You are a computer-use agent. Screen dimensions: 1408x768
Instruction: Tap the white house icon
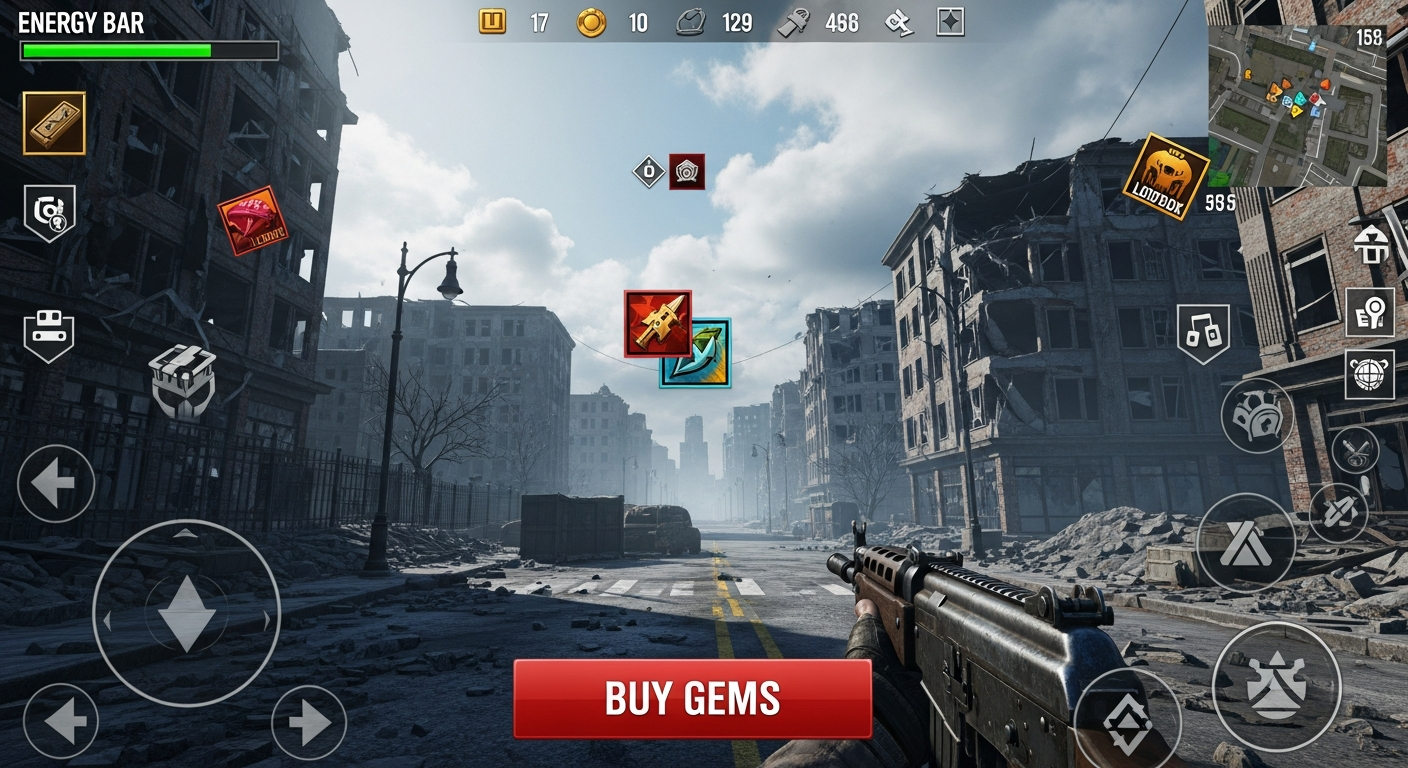coord(1369,243)
